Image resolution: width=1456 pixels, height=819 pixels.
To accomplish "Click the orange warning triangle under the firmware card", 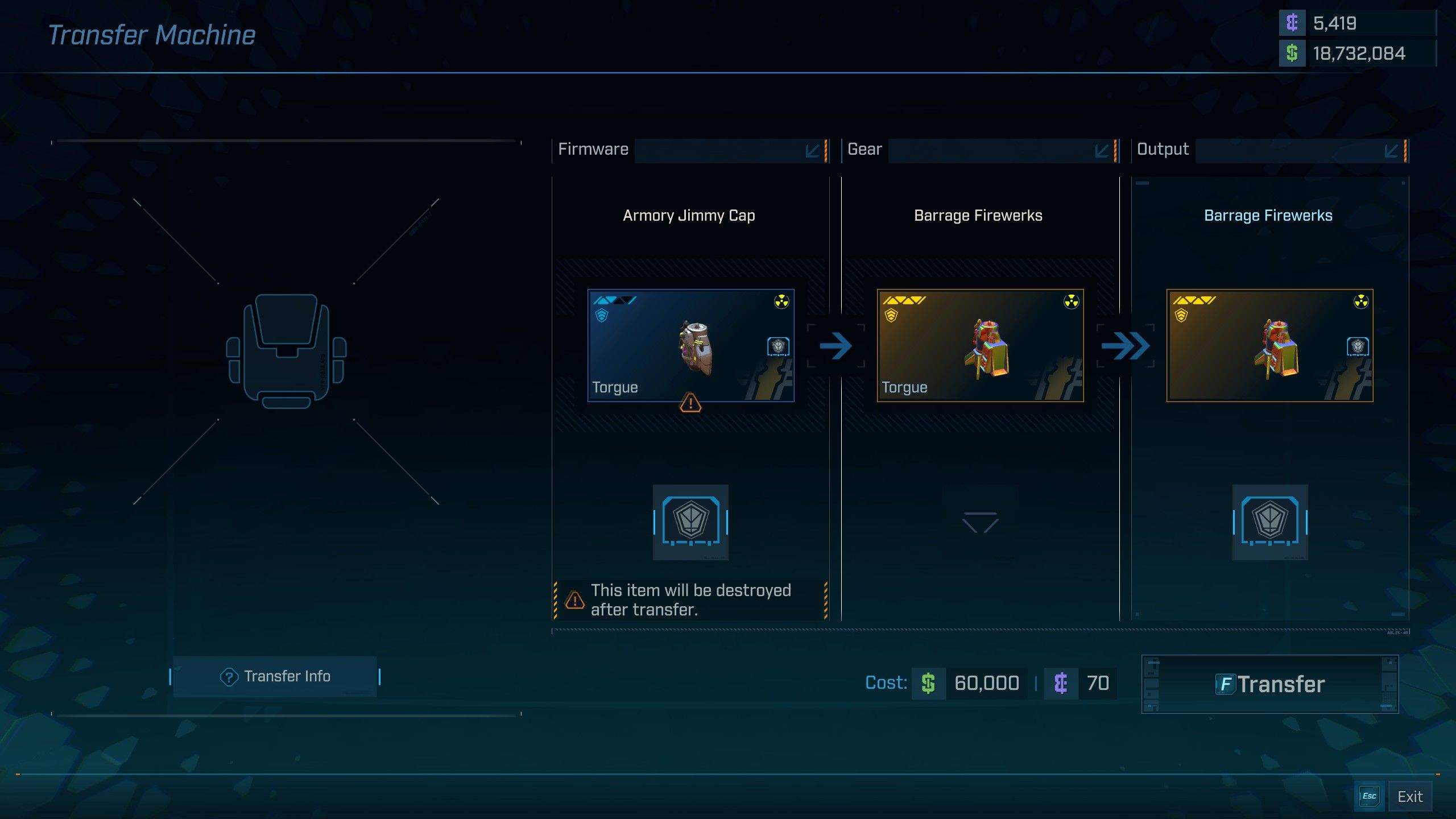I will point(690,403).
